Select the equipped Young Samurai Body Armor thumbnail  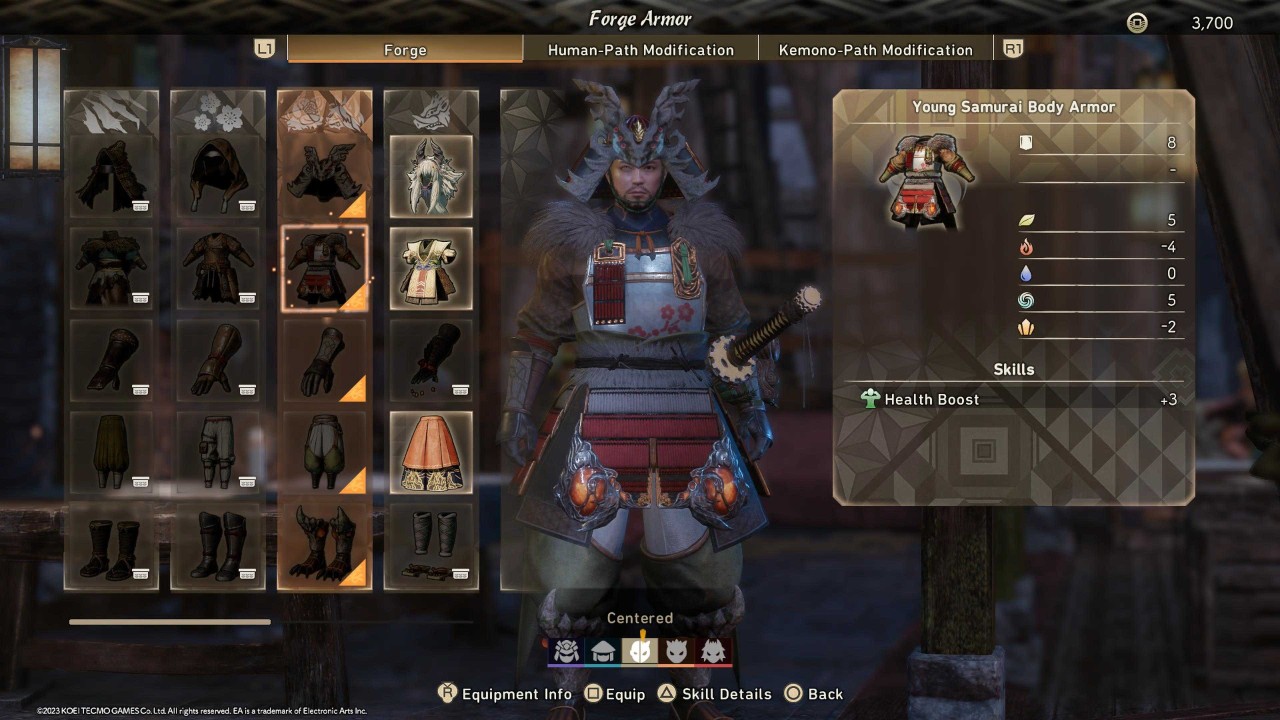(324, 268)
